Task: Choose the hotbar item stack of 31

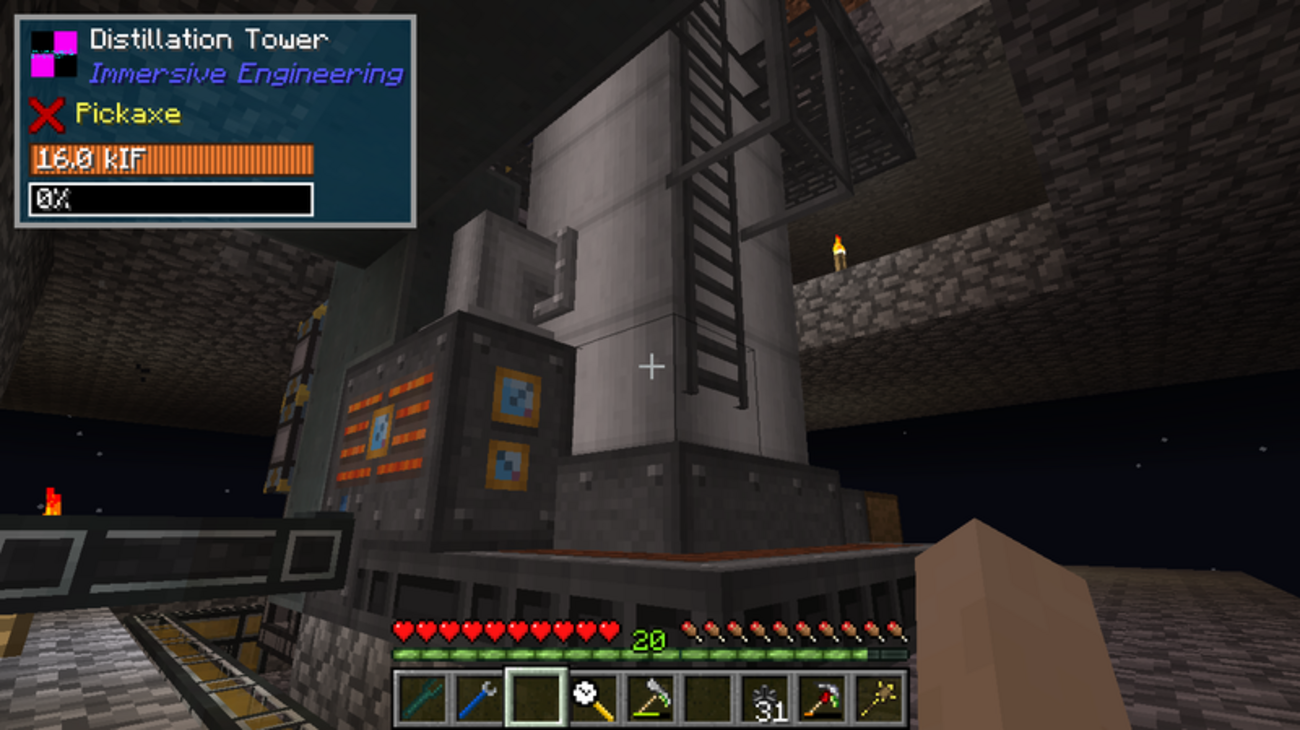Action: pyautogui.click(x=765, y=697)
